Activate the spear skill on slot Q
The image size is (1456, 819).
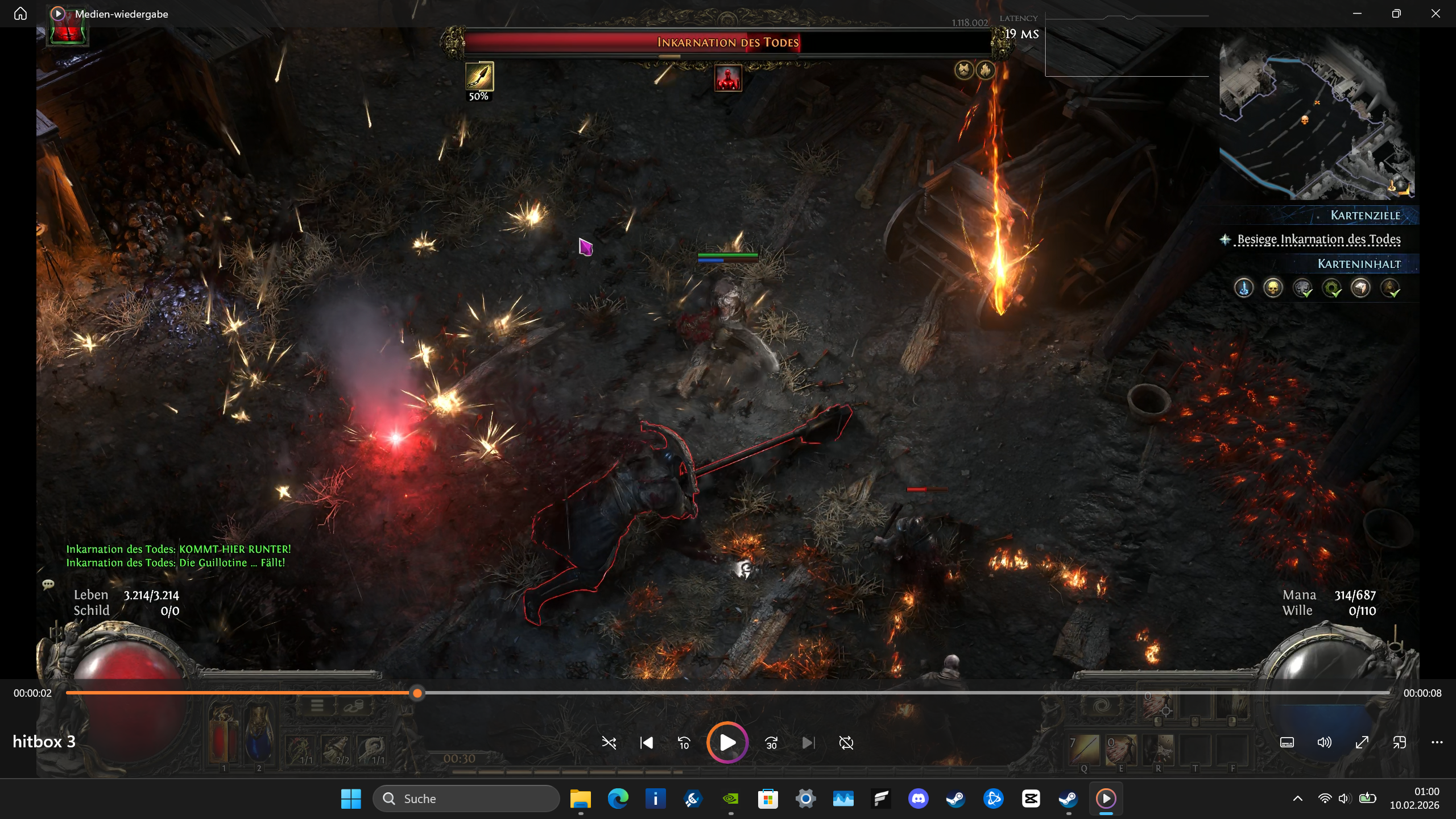[x=1084, y=750]
